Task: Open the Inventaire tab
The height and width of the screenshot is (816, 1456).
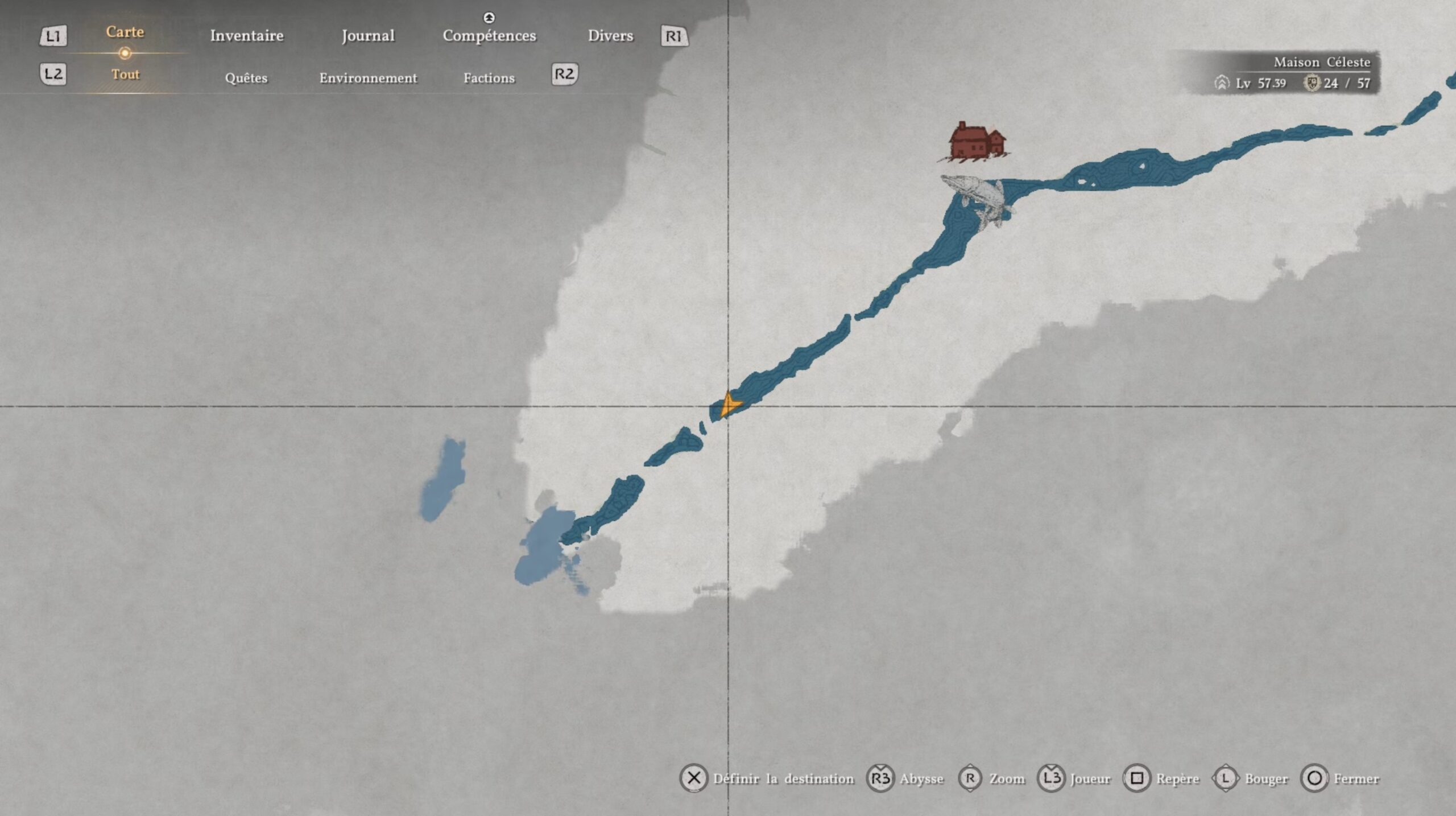Action: point(246,36)
